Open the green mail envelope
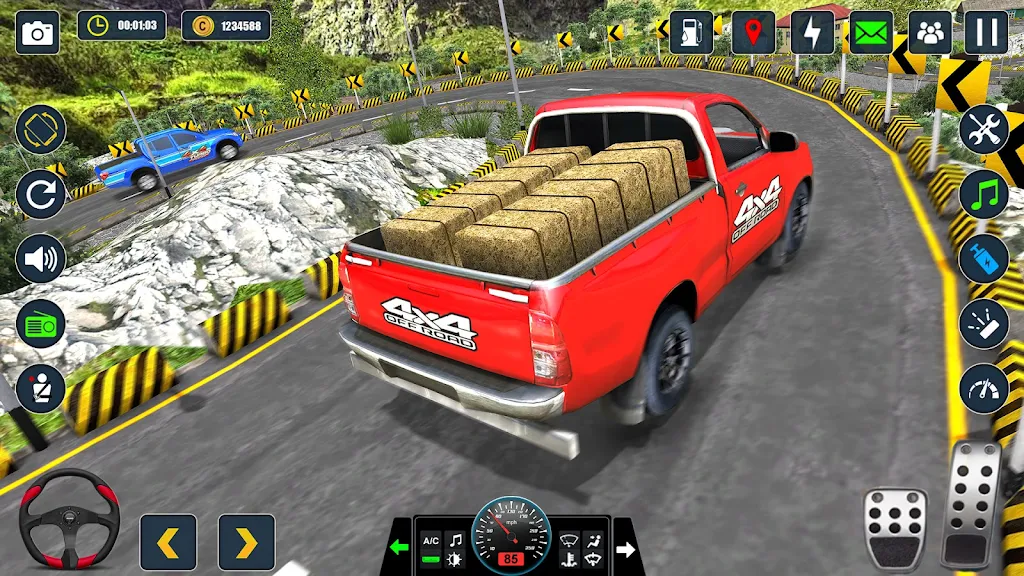The width and height of the screenshot is (1024, 576). click(x=871, y=33)
